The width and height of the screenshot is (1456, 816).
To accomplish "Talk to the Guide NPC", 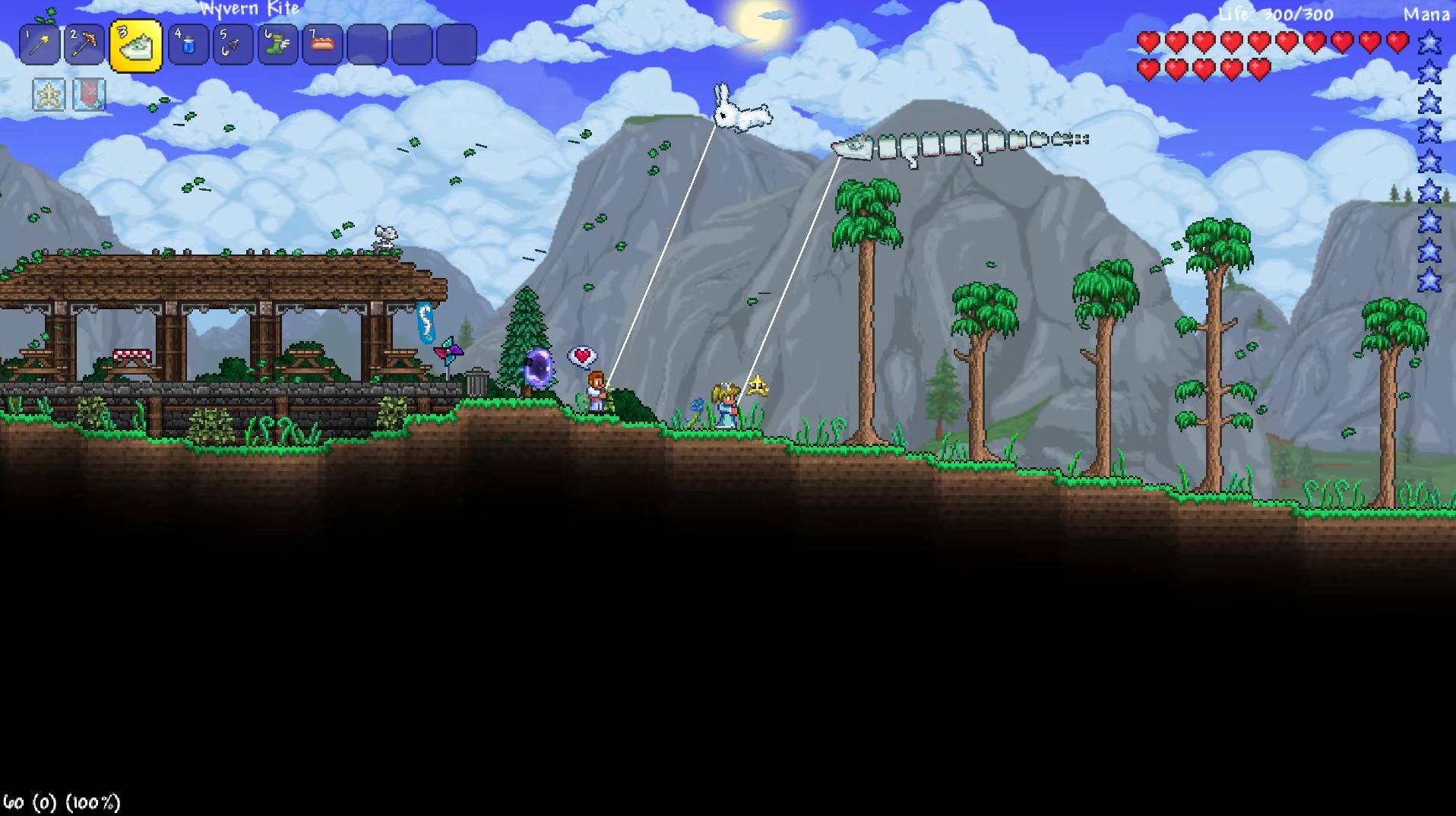I will 594,391.
